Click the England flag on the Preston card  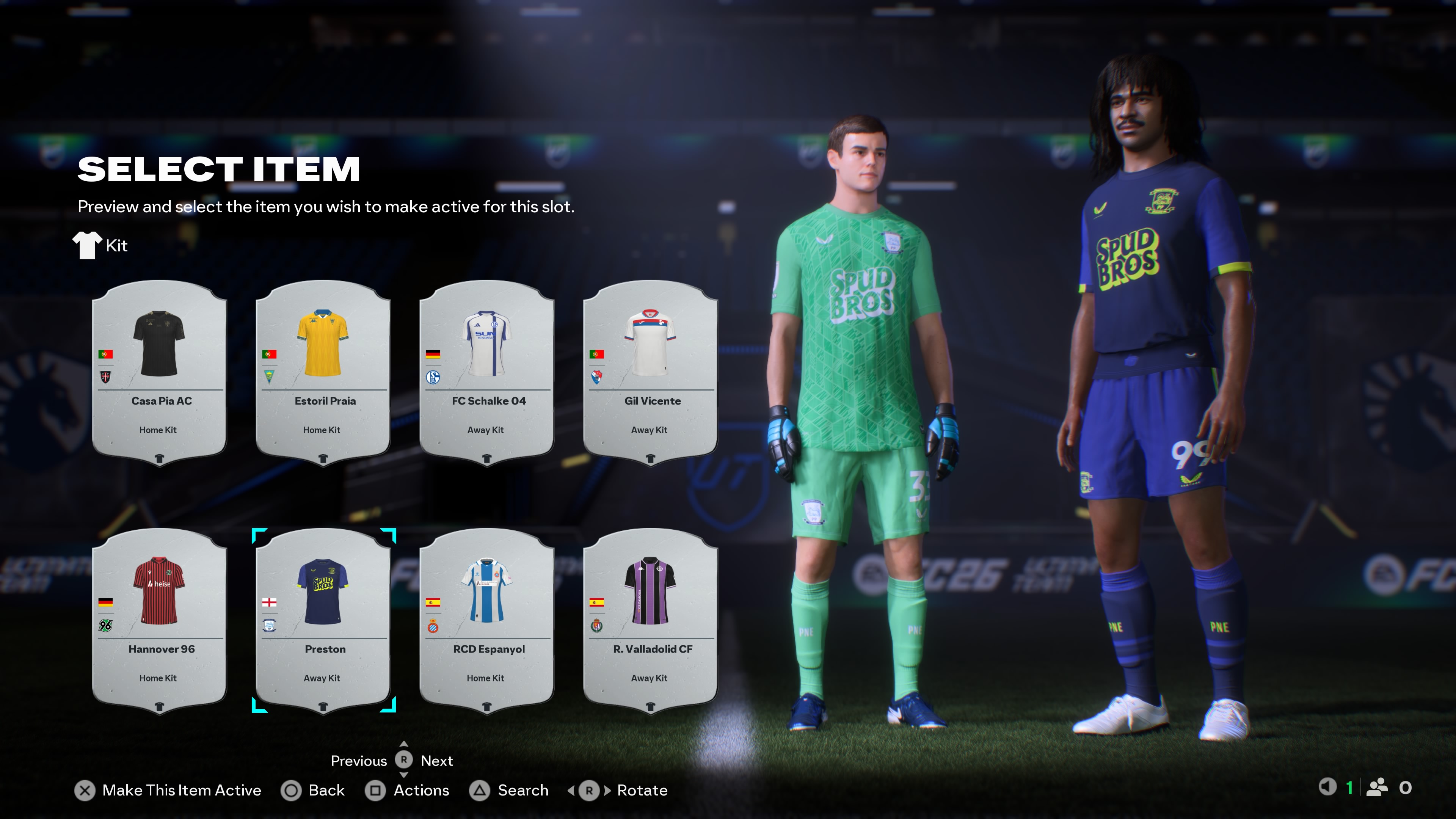coord(270,602)
